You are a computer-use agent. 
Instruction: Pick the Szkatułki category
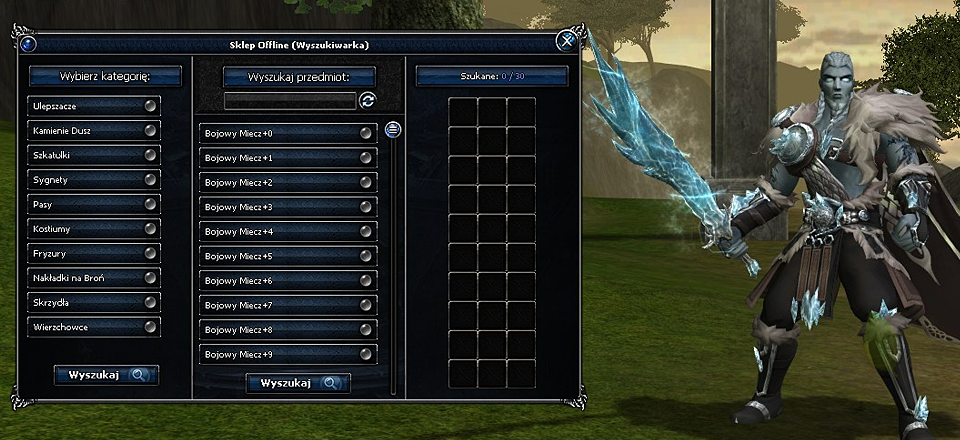tap(94, 155)
